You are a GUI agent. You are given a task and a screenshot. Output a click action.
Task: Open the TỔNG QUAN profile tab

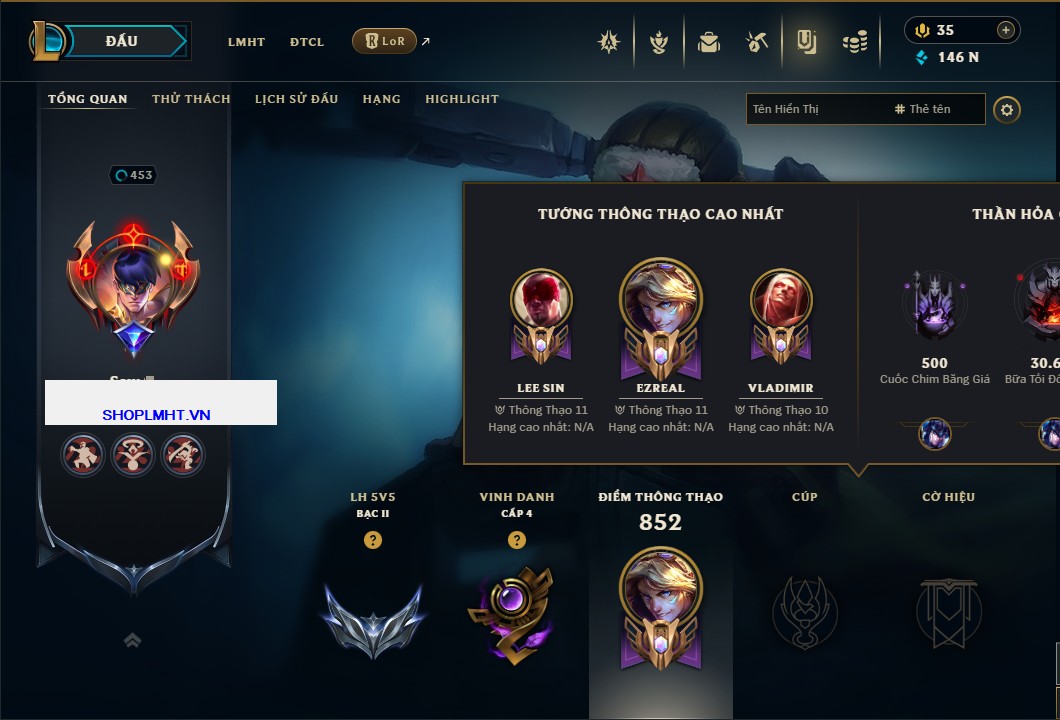(88, 99)
